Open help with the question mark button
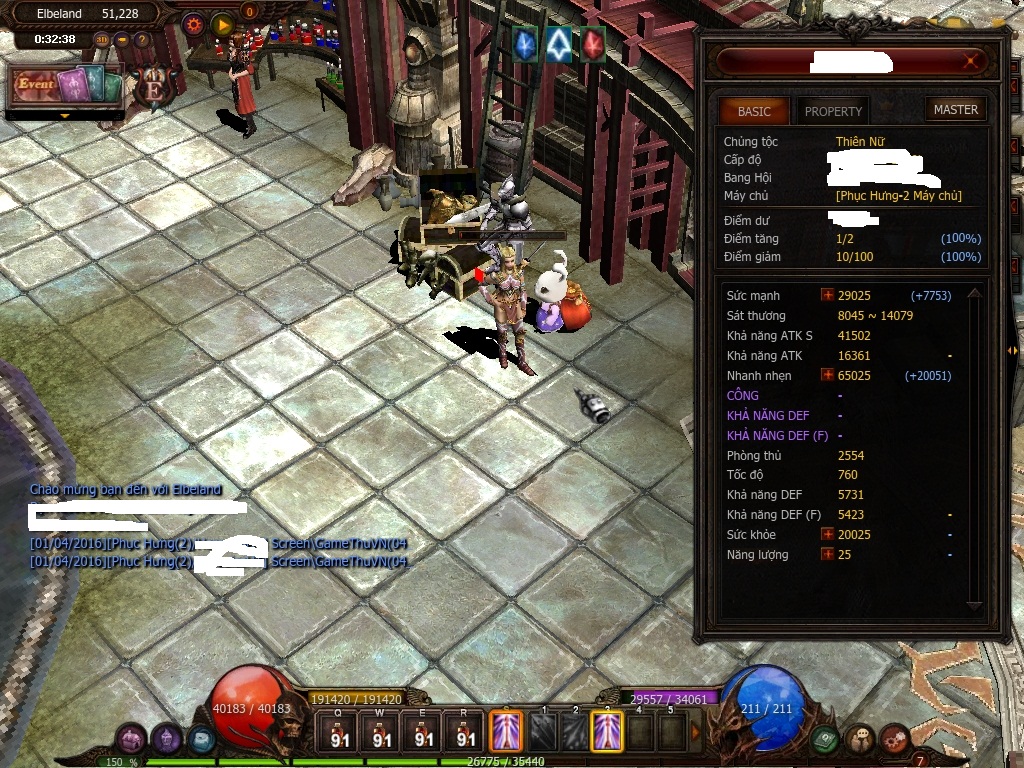This screenshot has height=768, width=1024. 142,40
